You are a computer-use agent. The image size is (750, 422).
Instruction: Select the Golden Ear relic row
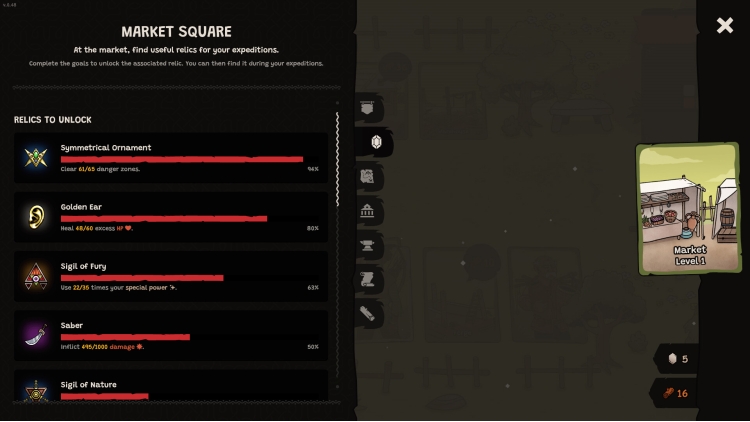(171, 217)
